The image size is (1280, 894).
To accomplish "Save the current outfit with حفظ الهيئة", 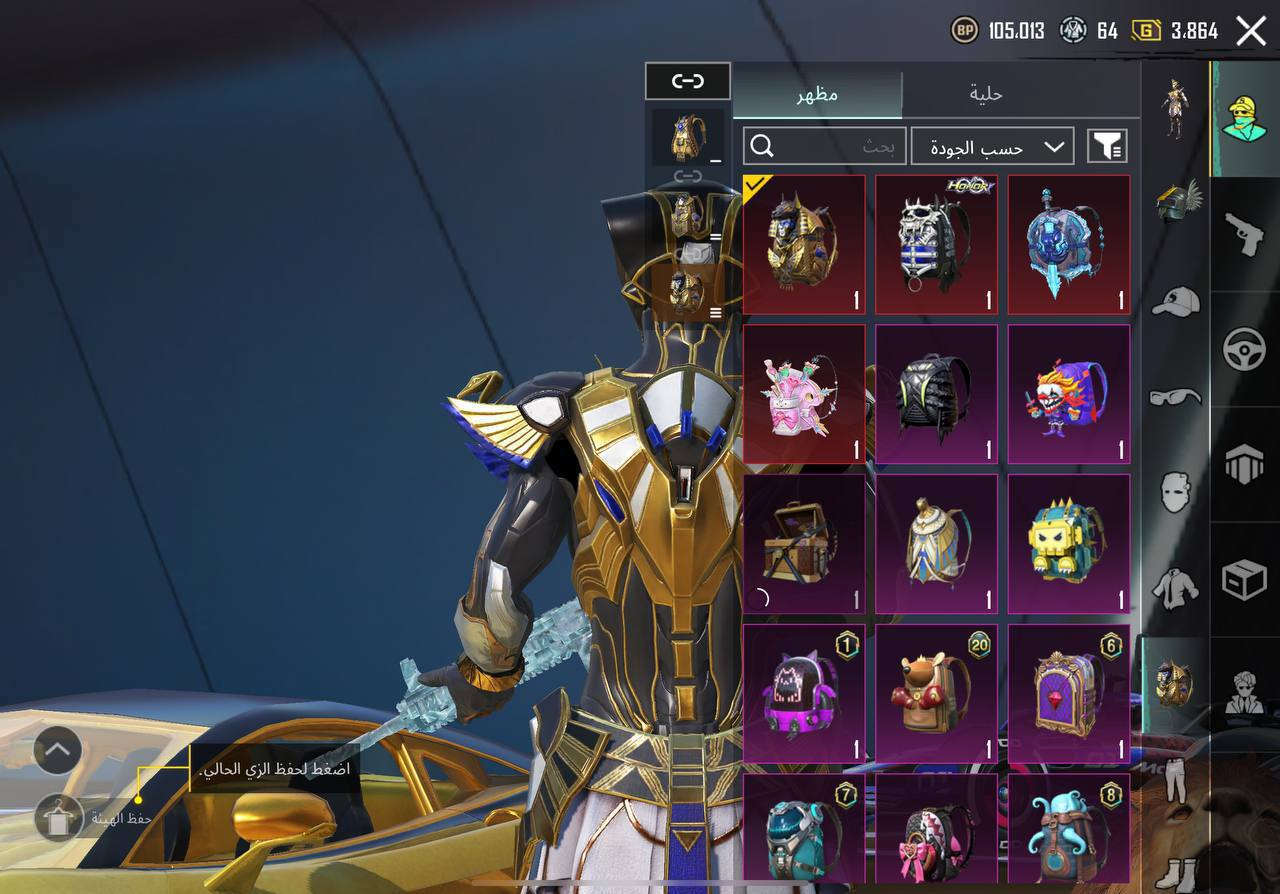I will [x=59, y=818].
